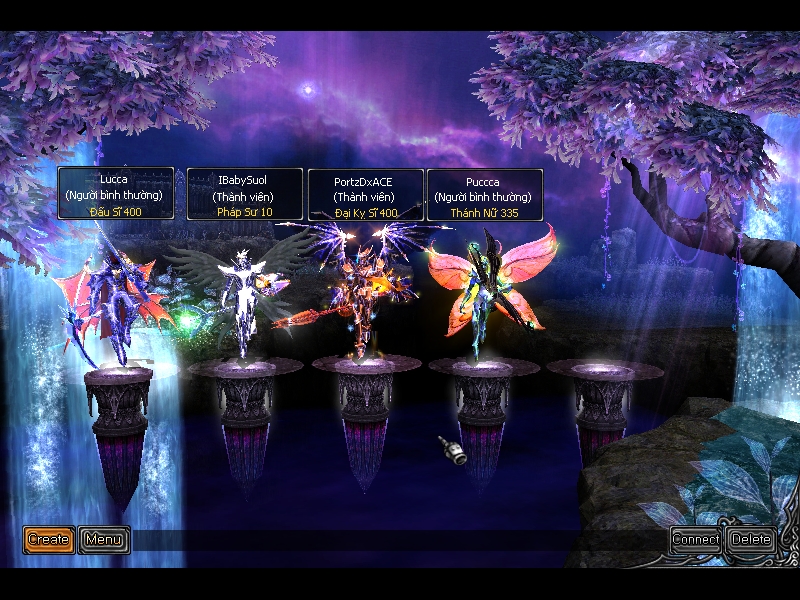Connect with the selected character
Viewport: 800px width, 600px height.
tap(696, 540)
